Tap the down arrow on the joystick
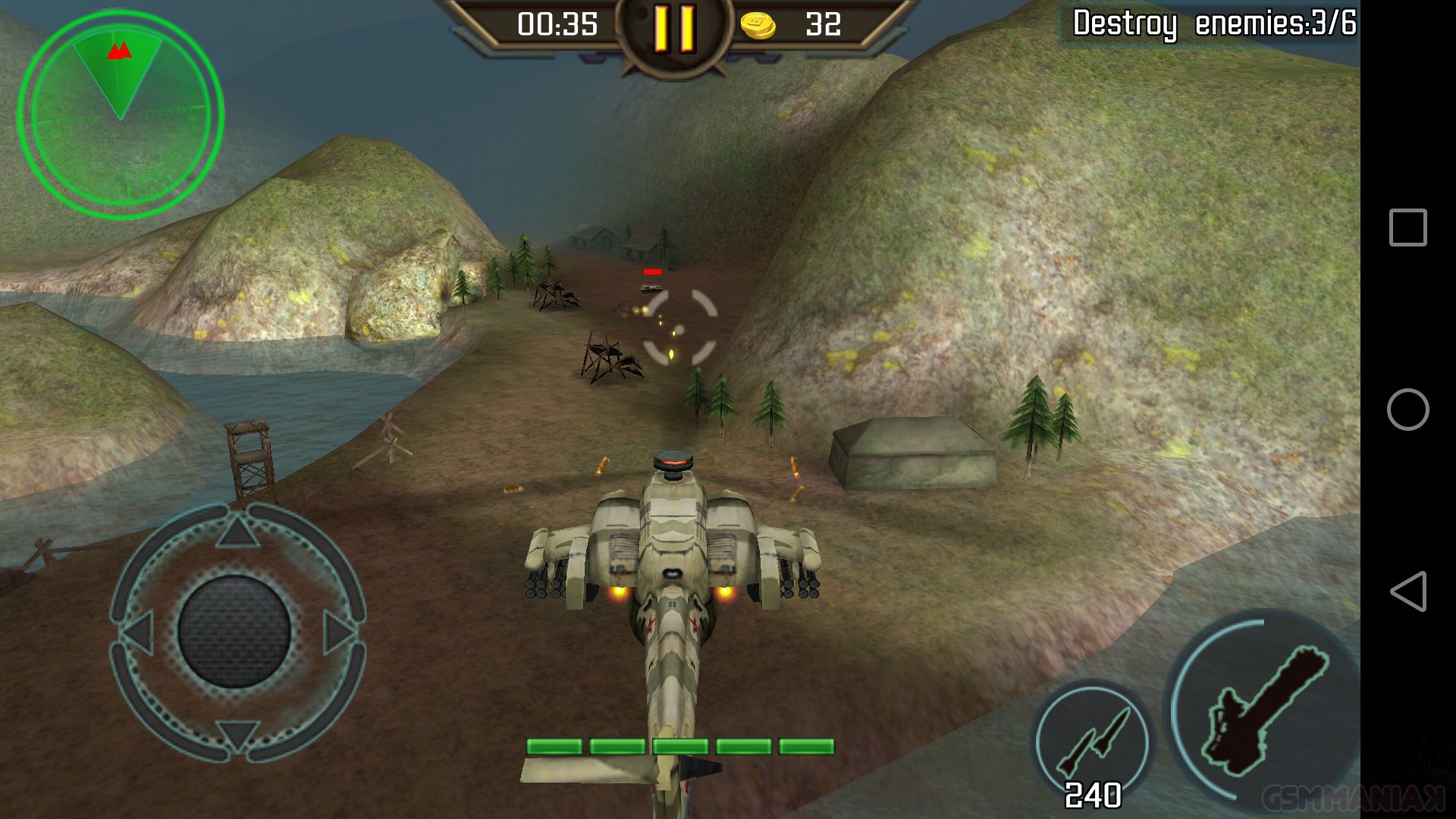Viewport: 1456px width, 819px height. point(237,734)
